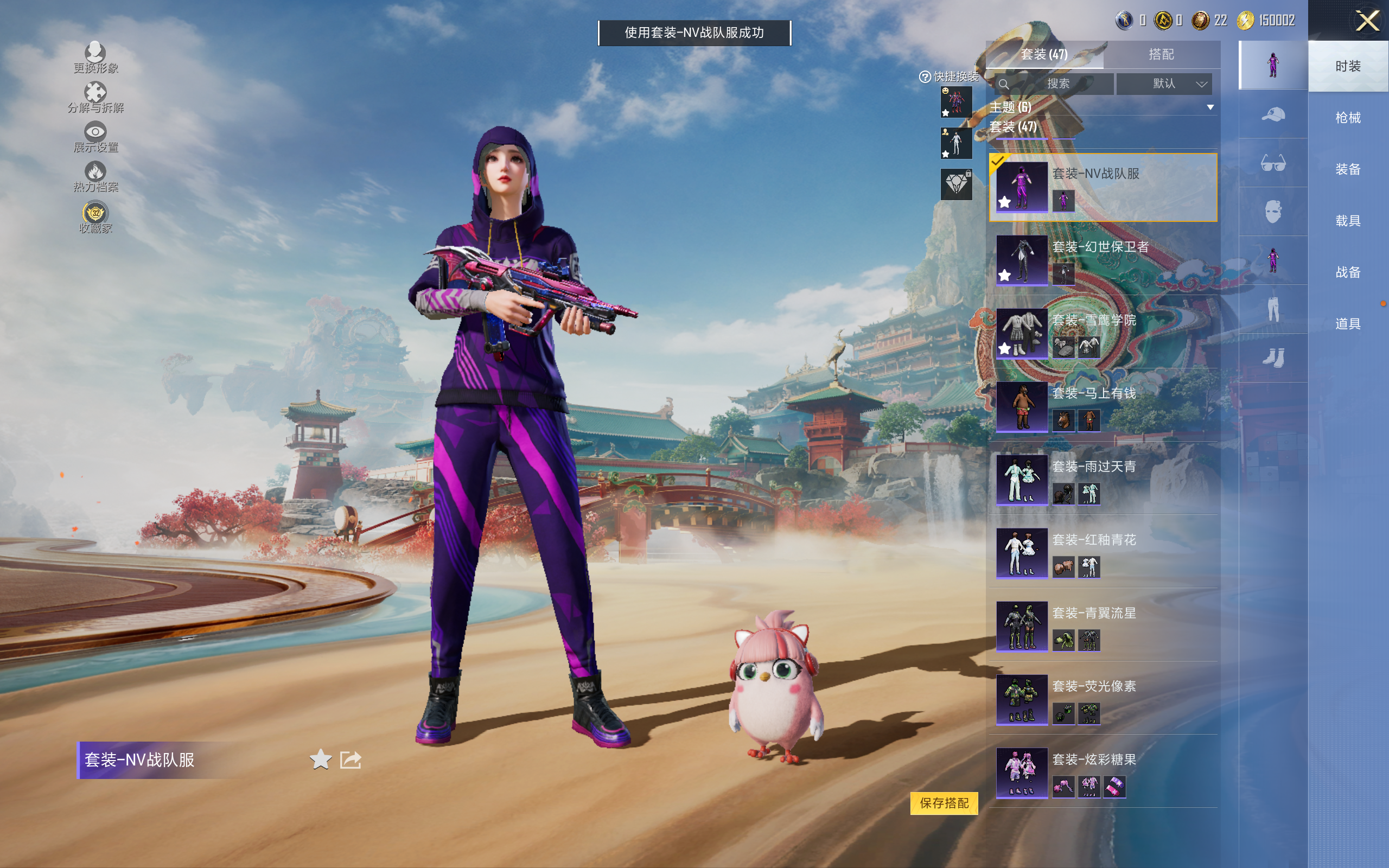This screenshot has width=1389, height=868.
Task: Open the 枪械 firearms category
Action: tap(1348, 118)
